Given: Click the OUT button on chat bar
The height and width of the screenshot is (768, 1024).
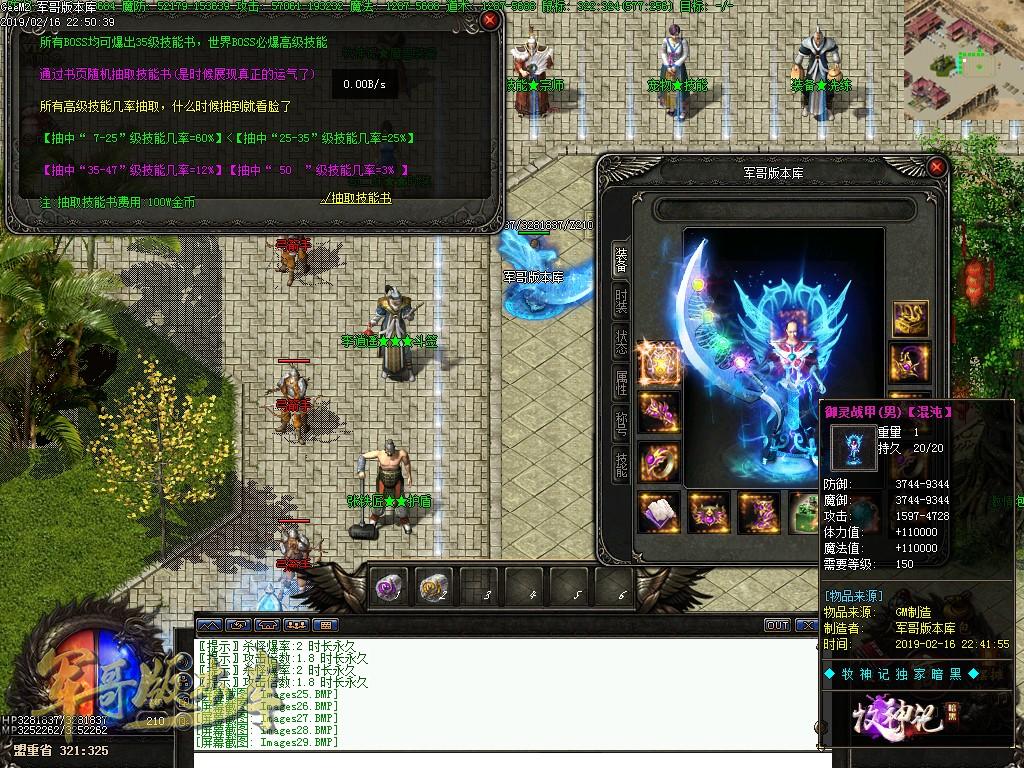Looking at the screenshot, I should point(777,625).
